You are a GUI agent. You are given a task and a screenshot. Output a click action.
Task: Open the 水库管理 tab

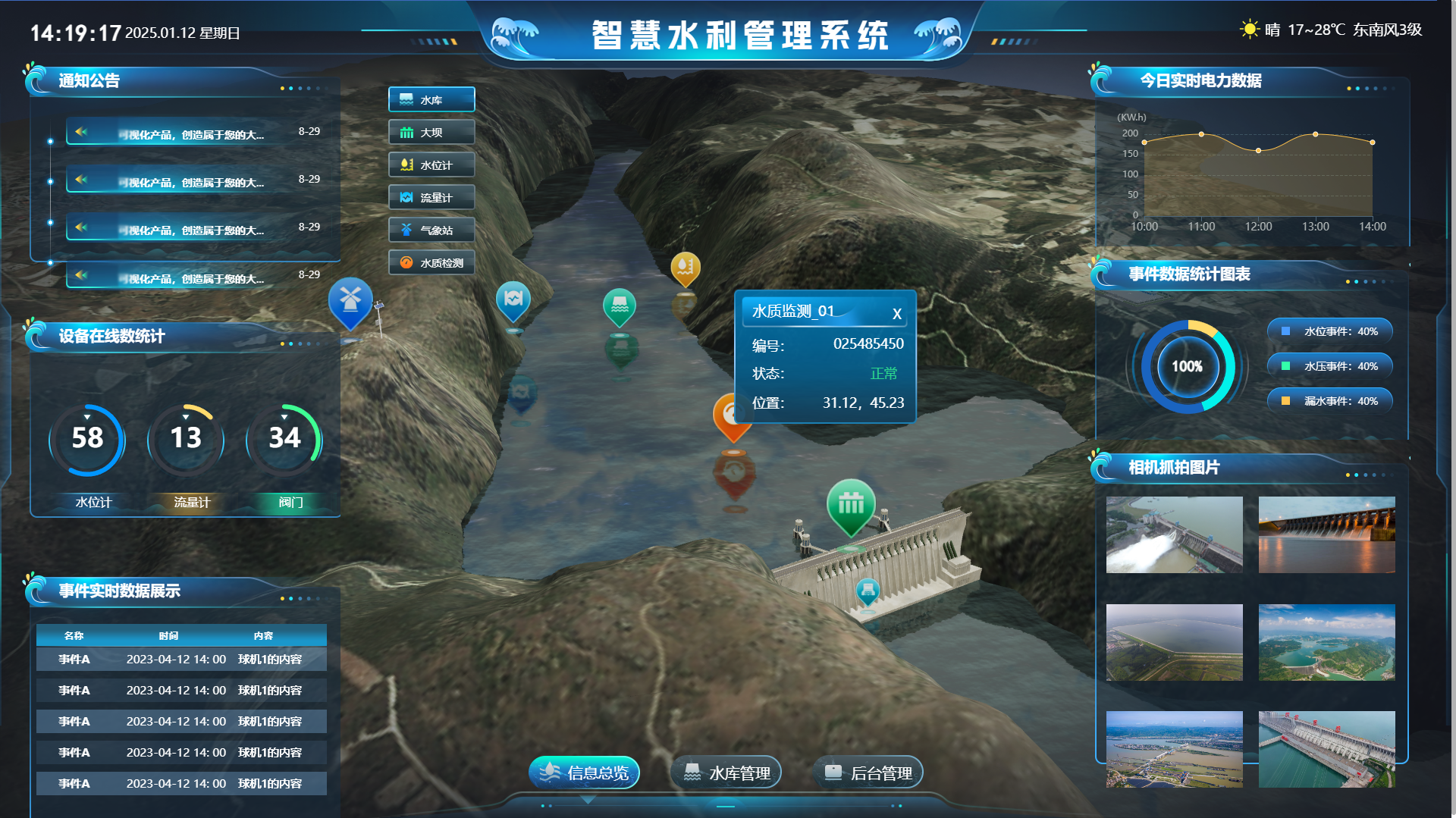(x=726, y=773)
